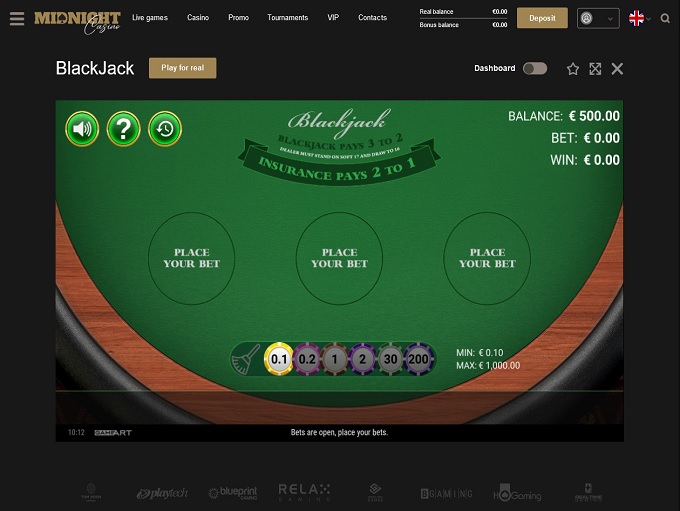This screenshot has width=680, height=511.
Task: Place a bet on the middle betting circle
Action: pyautogui.click(x=340, y=258)
